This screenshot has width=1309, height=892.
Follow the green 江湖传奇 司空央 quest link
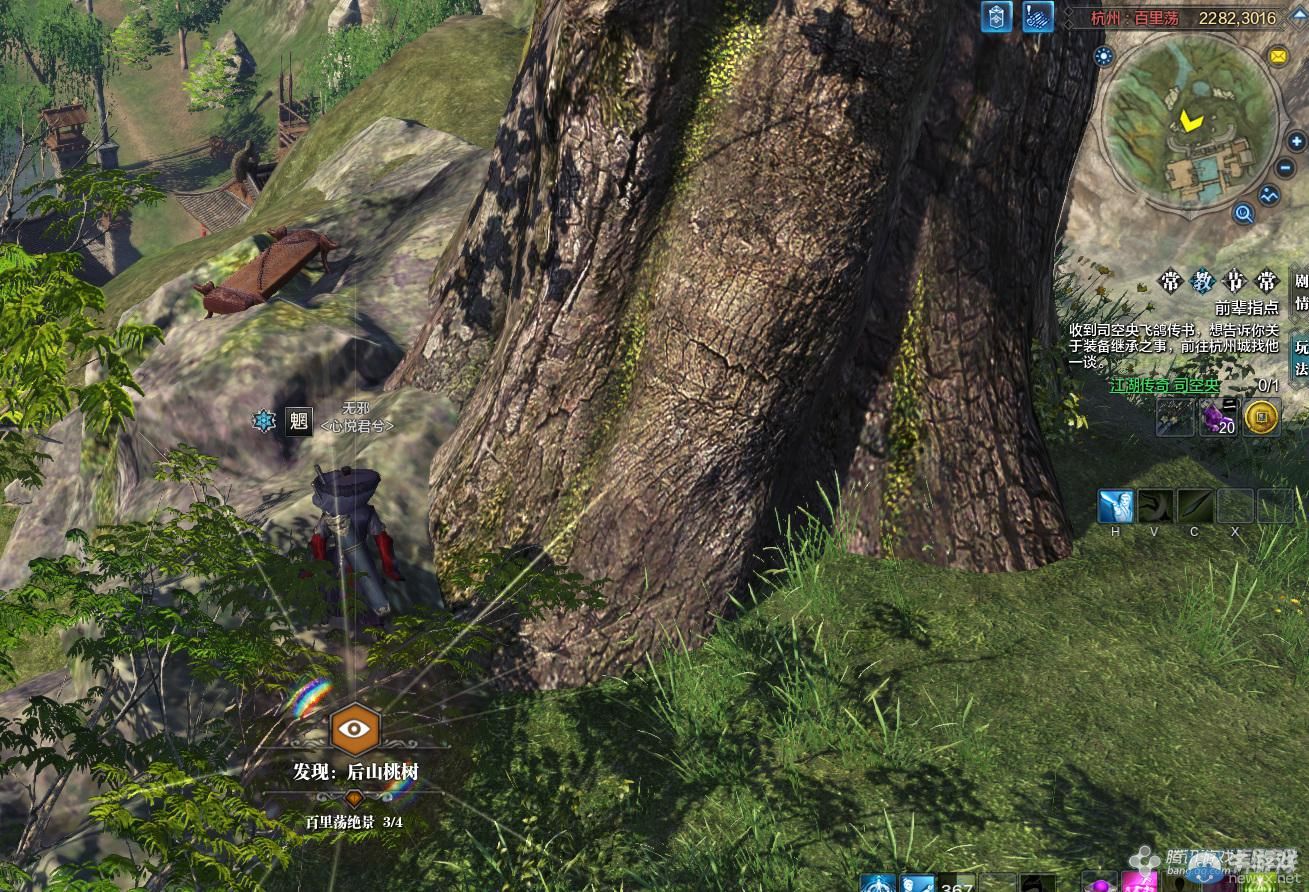pyautogui.click(x=1164, y=385)
